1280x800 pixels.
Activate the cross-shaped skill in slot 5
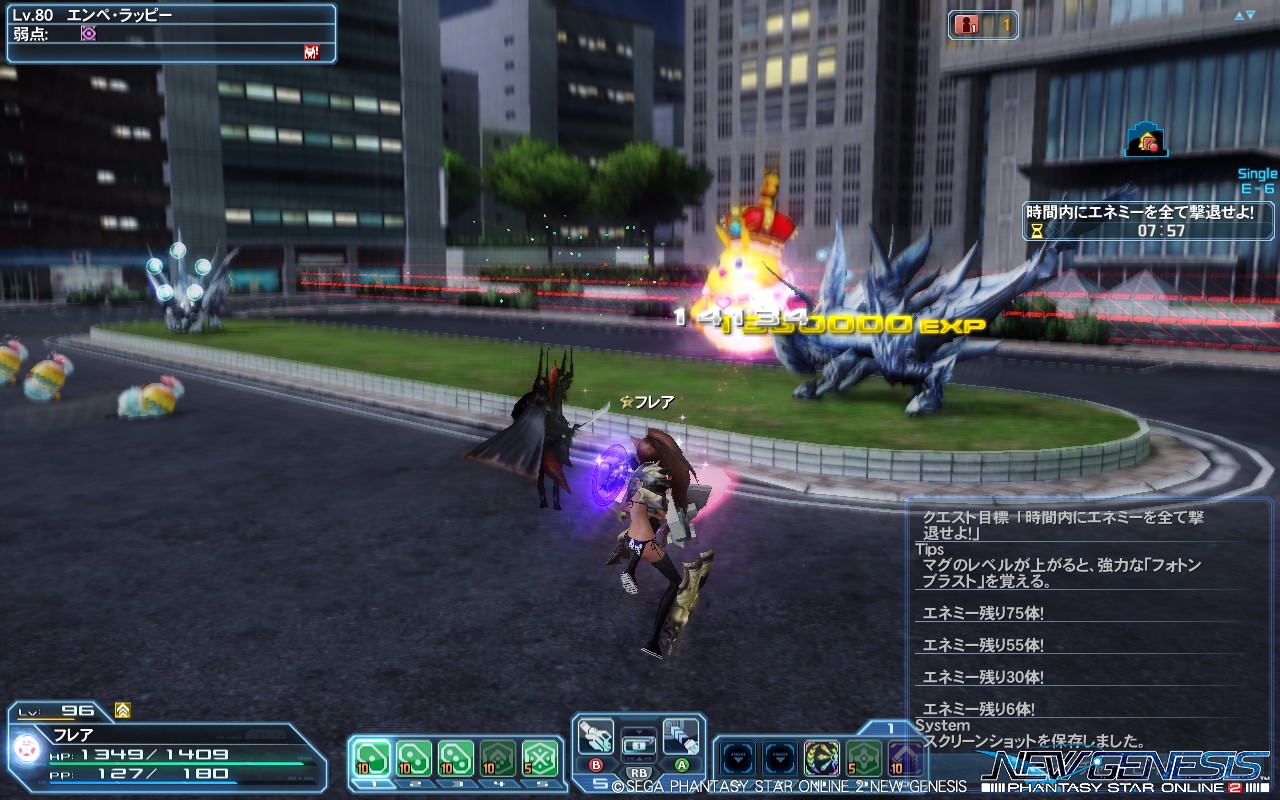point(540,756)
